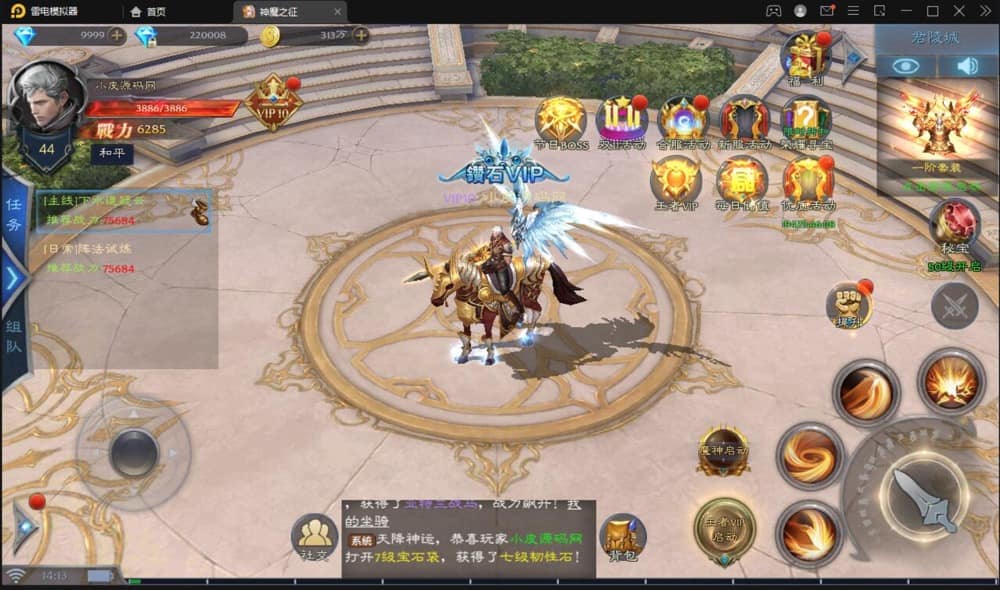Open the 每日充值 recharge icon

pos(742,182)
